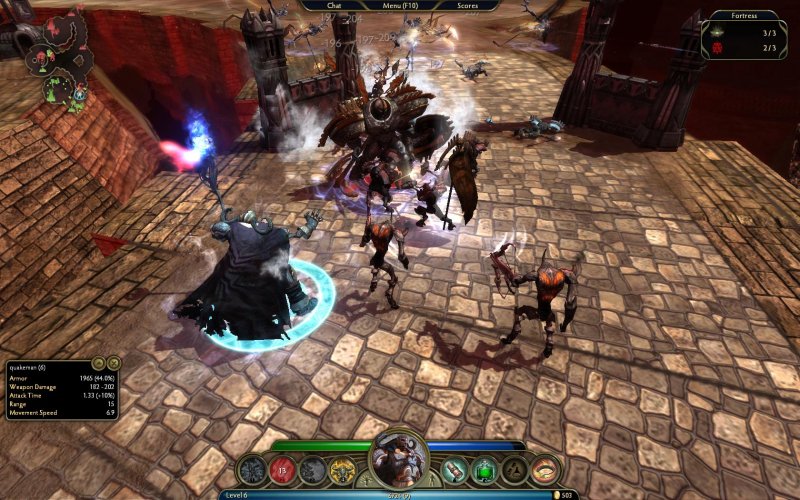Show the Scores board
Image resolution: width=800 pixels, height=500 pixels.
[x=467, y=5]
